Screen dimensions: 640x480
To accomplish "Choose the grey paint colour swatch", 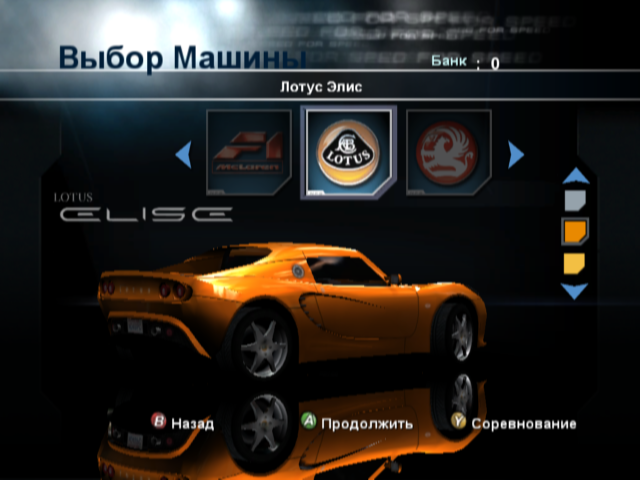I will pos(574,202).
